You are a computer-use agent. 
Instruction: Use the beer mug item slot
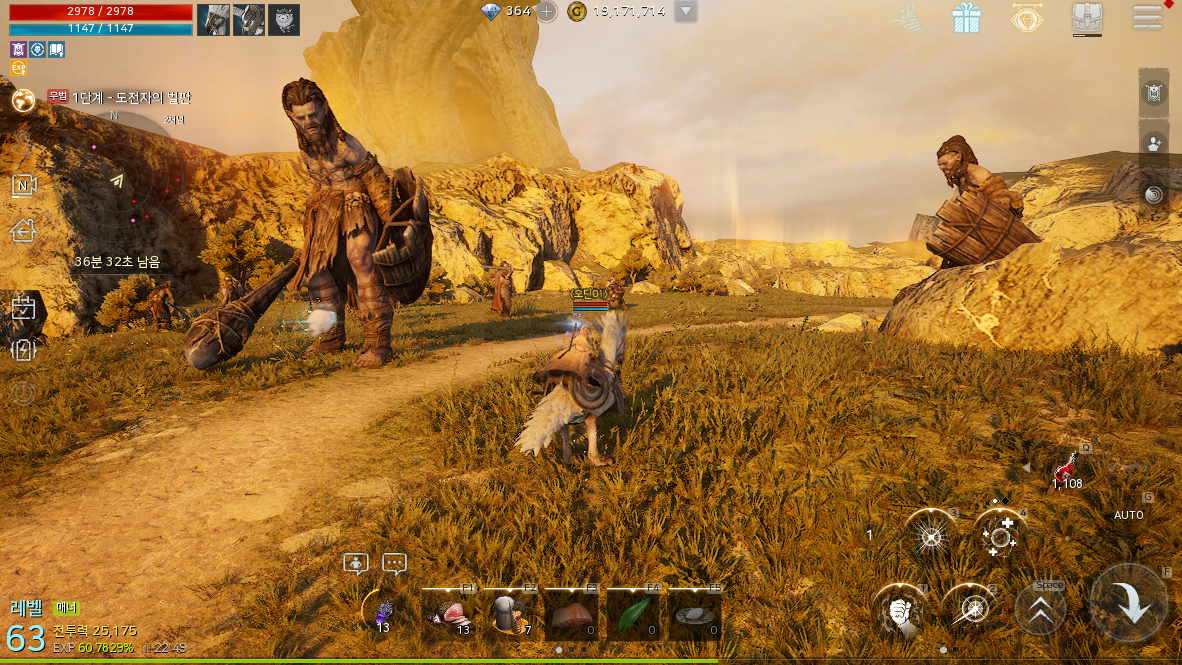(x=511, y=613)
